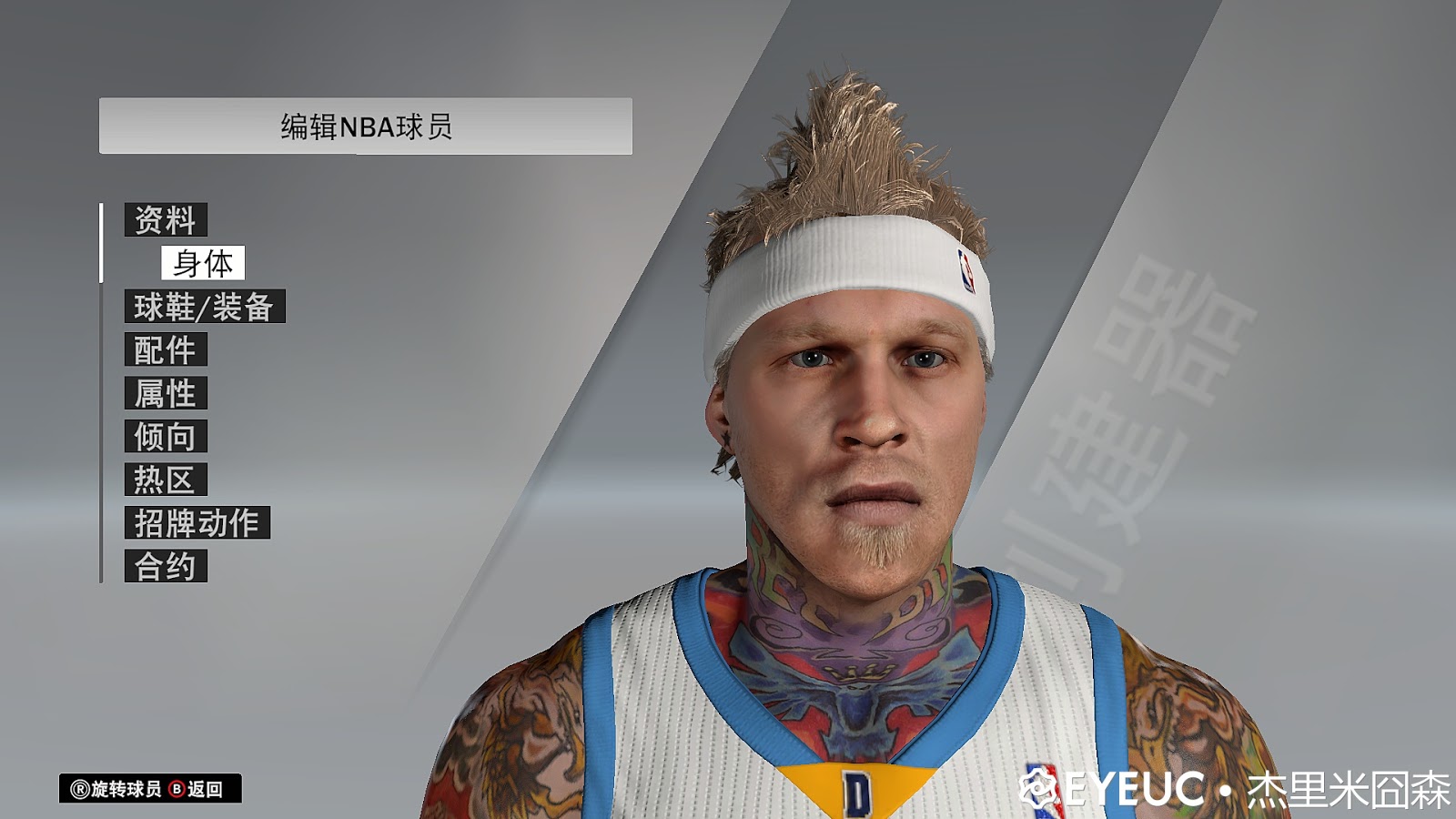
Task: Check the 合约 details
Action: [167, 565]
